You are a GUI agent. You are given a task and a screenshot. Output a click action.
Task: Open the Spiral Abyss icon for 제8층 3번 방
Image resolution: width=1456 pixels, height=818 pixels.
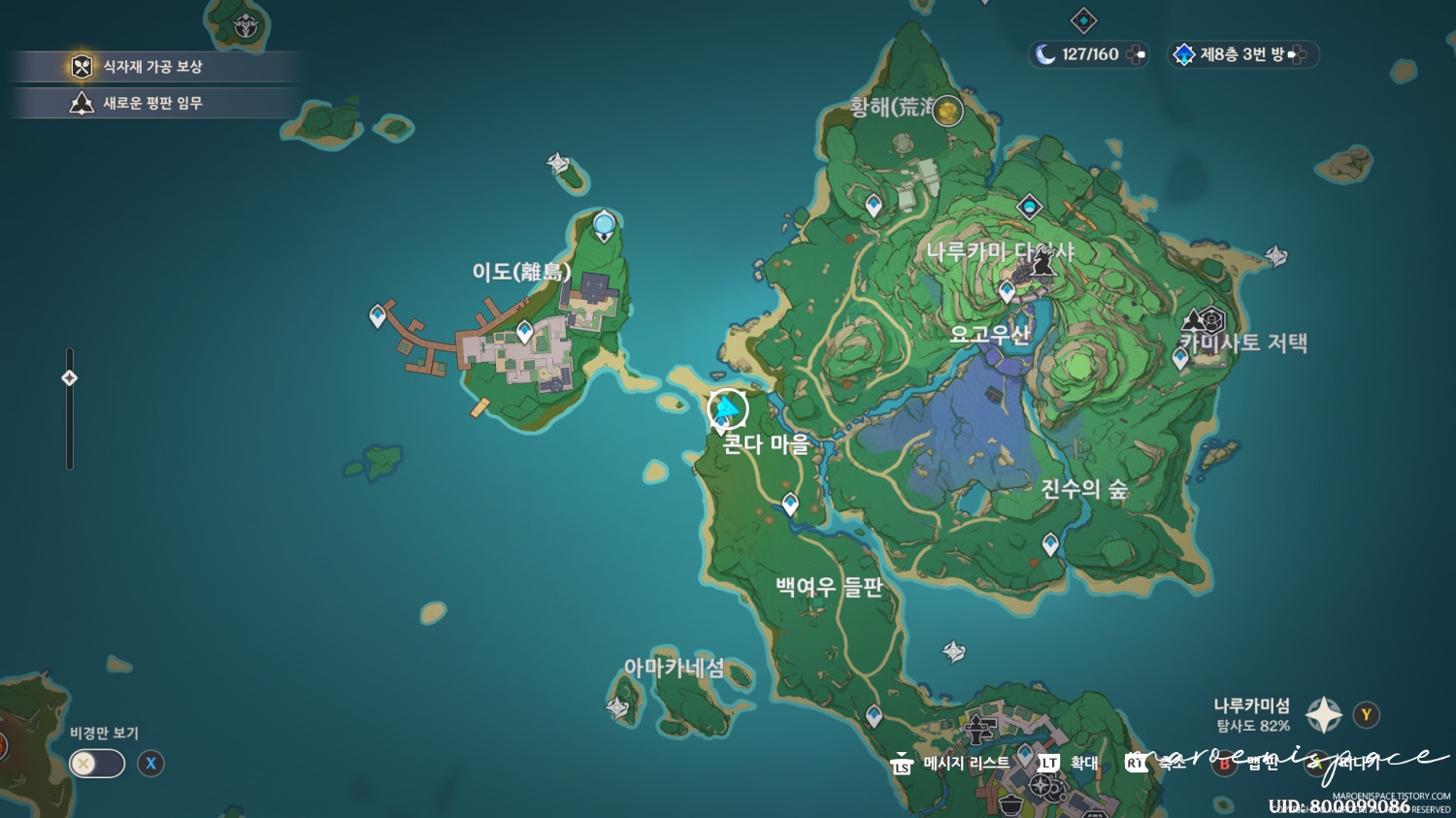coord(1183,55)
